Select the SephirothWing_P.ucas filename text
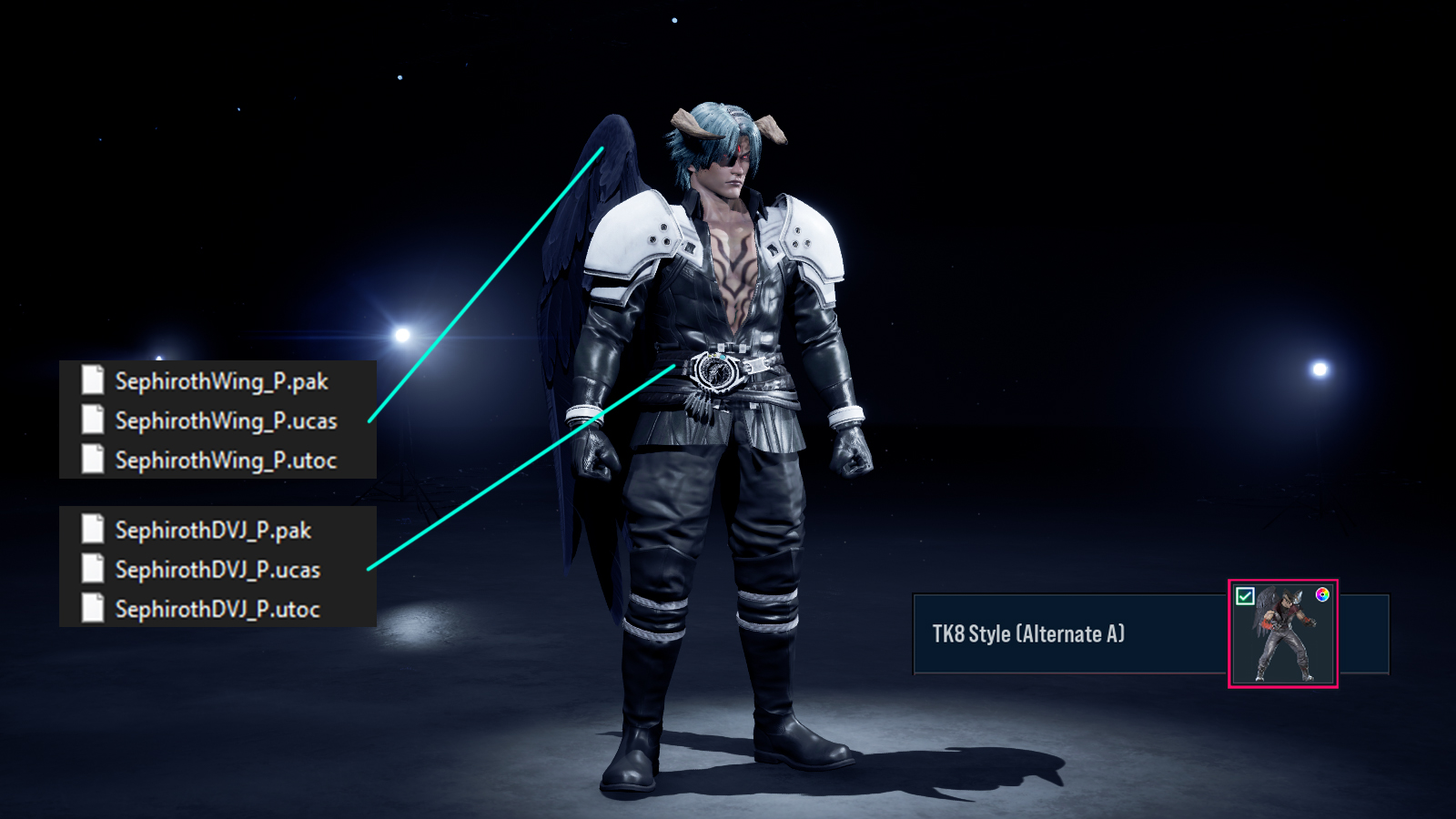This screenshot has height=819, width=1456. coord(227,420)
